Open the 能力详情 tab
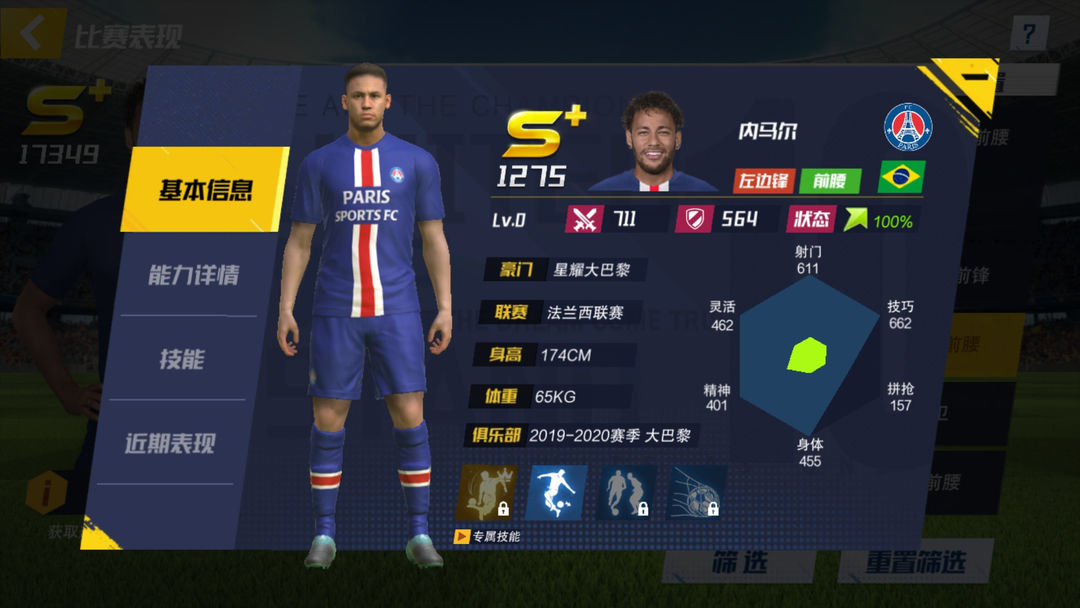Screen dimensions: 1080x608 [193, 275]
